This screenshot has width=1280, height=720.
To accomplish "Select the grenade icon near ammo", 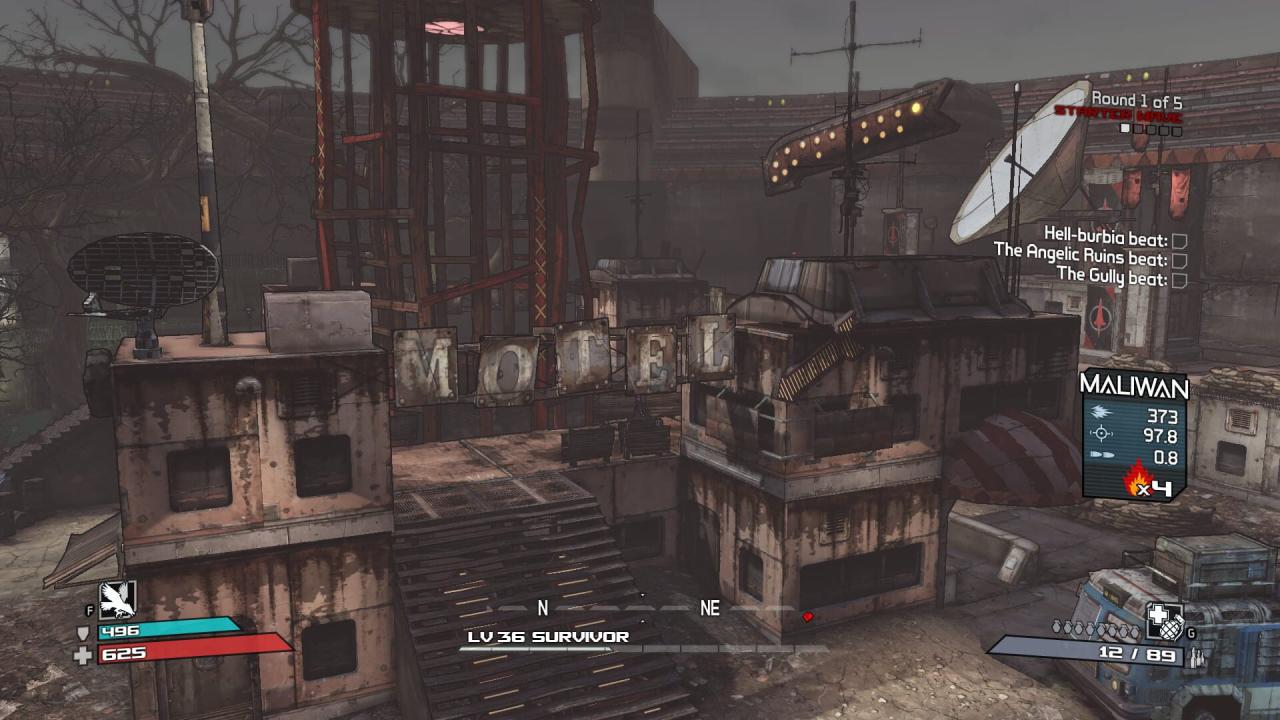I will 1164,621.
